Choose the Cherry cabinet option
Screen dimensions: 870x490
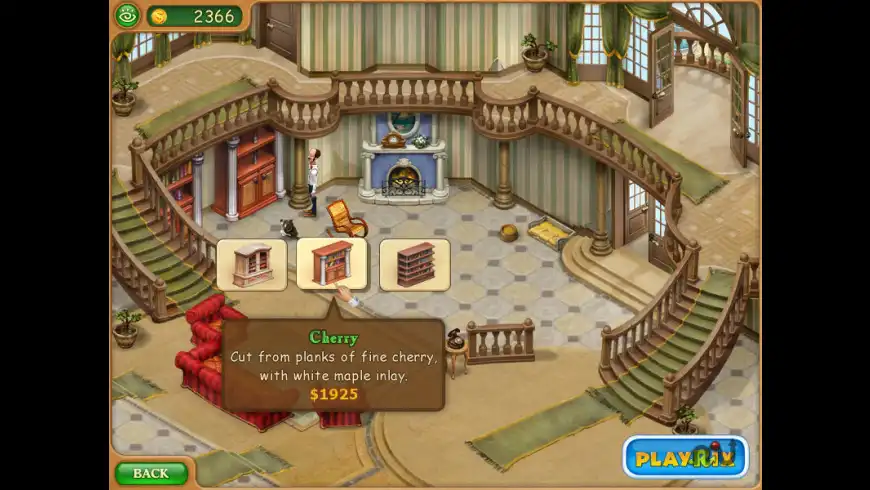[x=332, y=264]
